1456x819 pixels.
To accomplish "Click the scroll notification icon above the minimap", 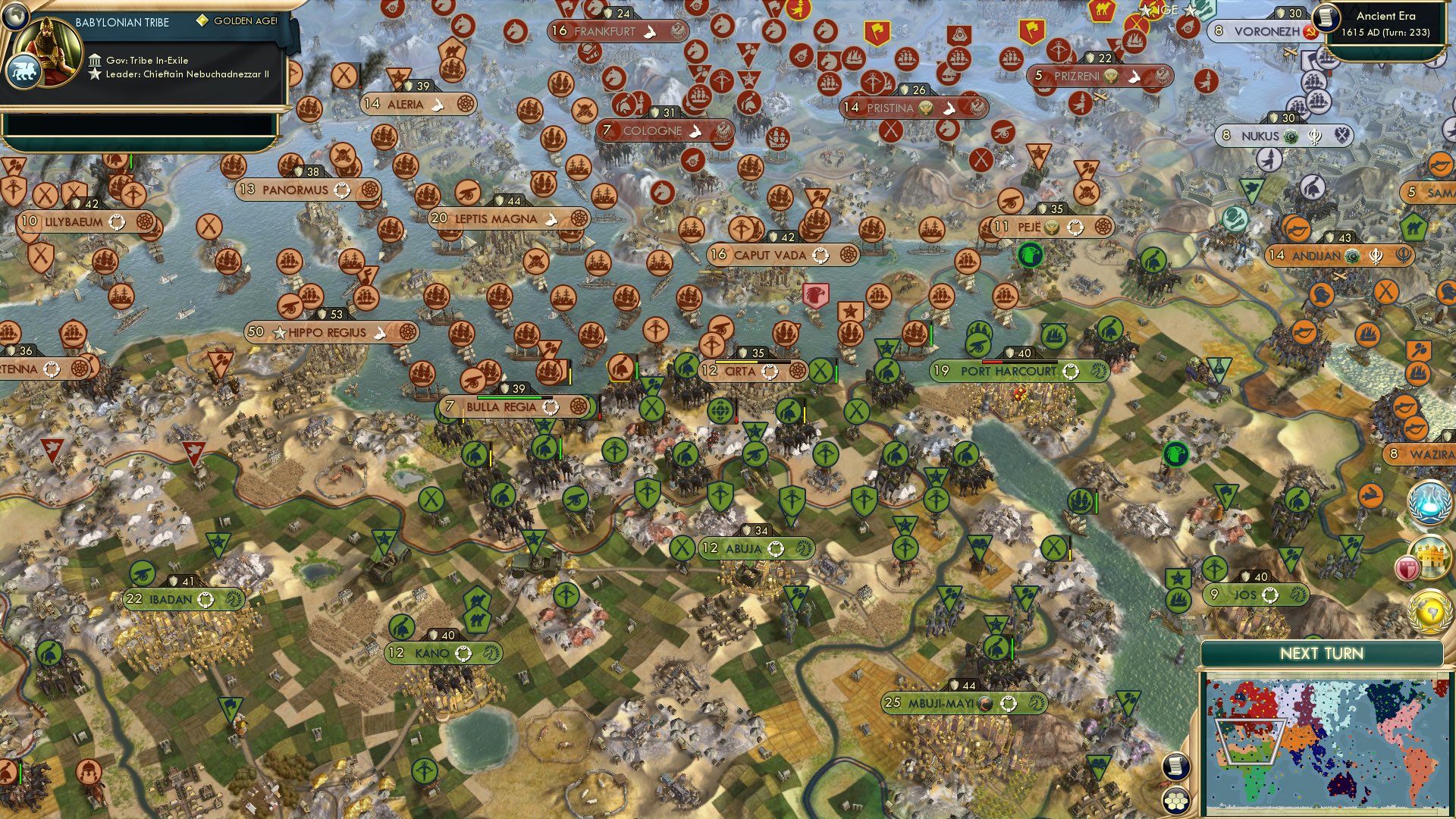I will [x=1176, y=767].
